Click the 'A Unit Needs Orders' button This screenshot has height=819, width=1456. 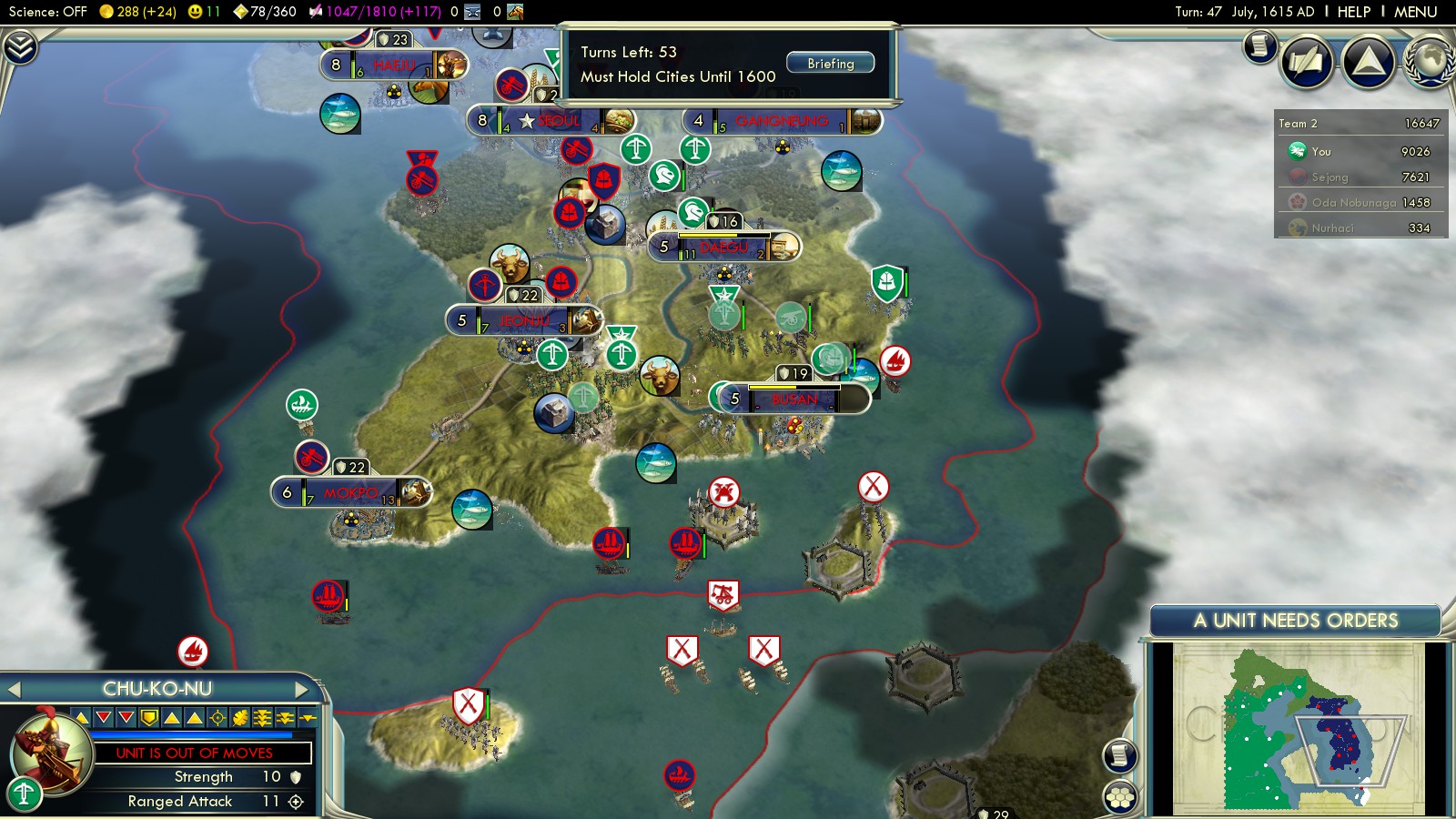click(1295, 621)
